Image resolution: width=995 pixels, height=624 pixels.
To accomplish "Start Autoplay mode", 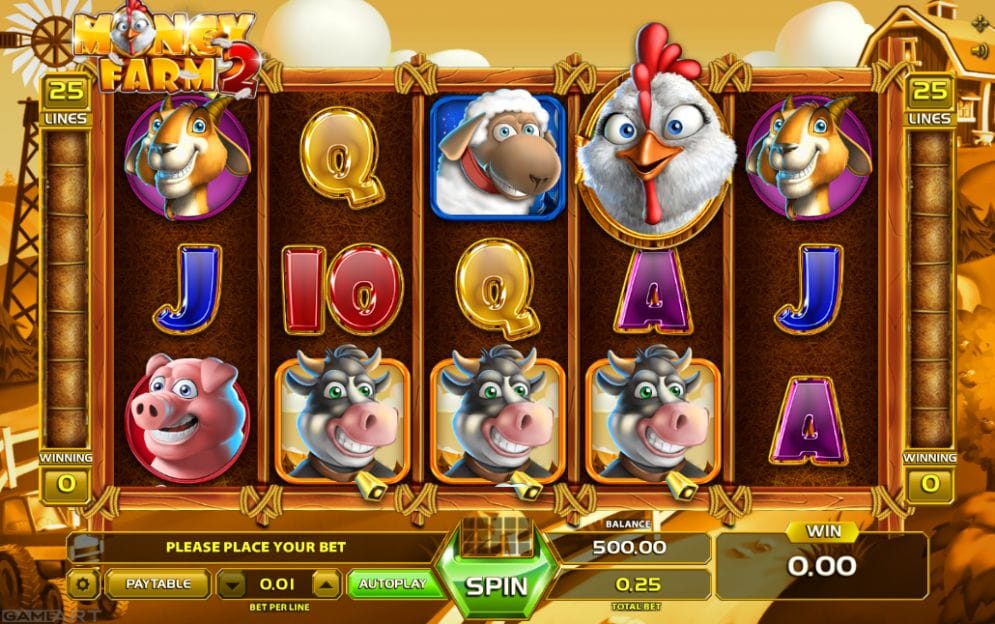I will pyautogui.click(x=395, y=584).
